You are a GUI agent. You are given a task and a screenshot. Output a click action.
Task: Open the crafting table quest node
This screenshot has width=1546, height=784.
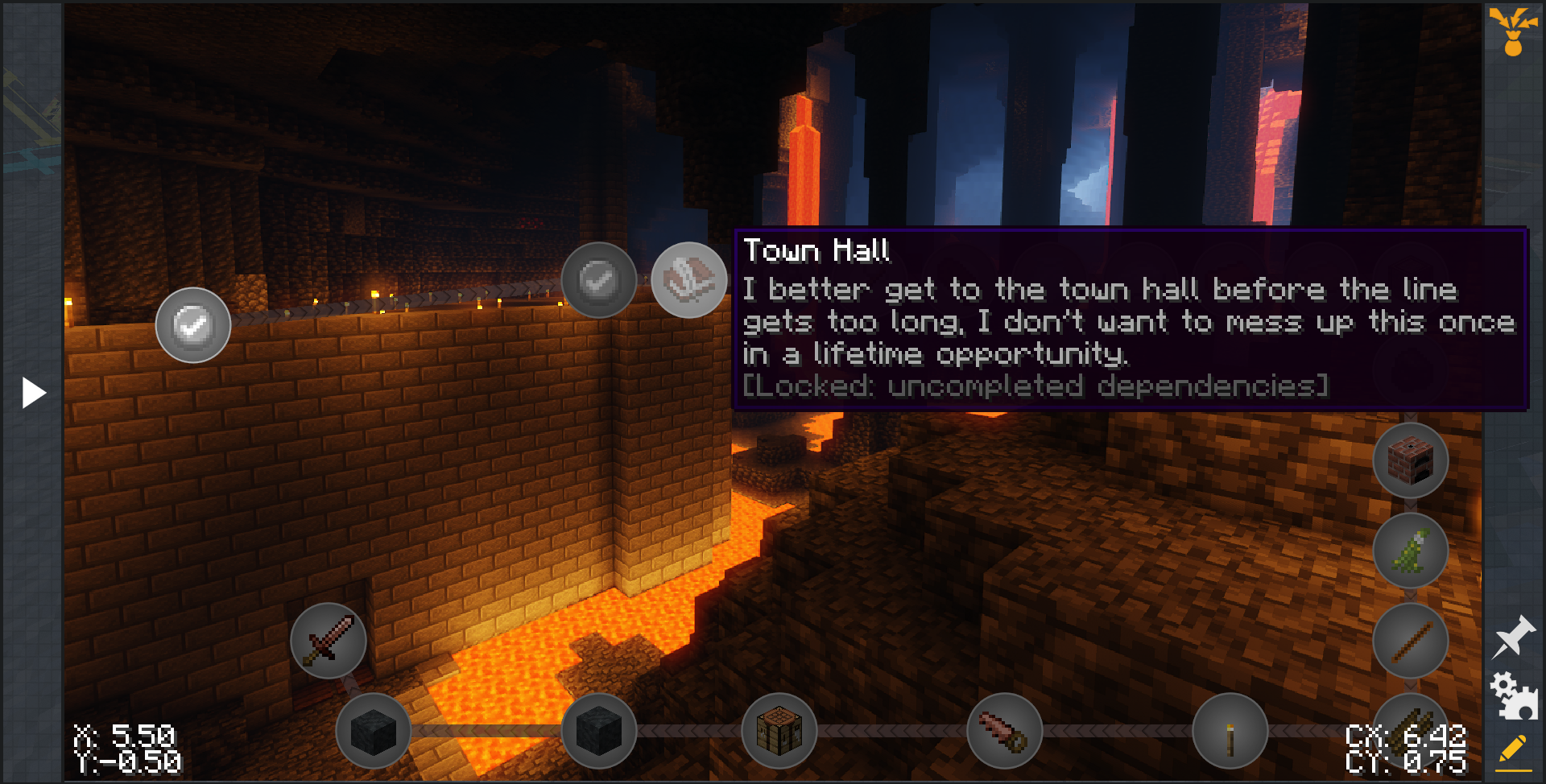(781, 732)
